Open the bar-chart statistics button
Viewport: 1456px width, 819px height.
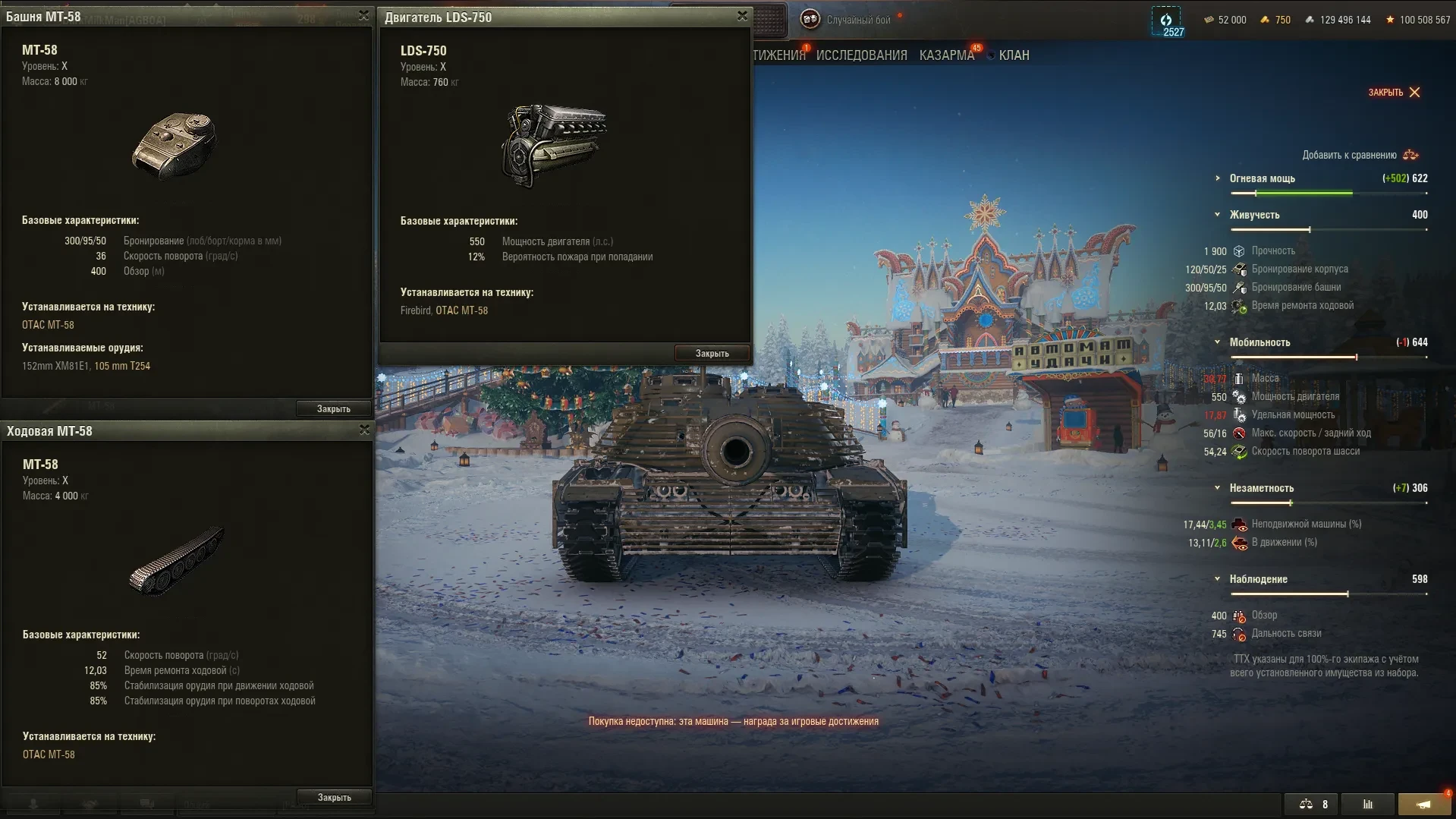(x=1367, y=805)
